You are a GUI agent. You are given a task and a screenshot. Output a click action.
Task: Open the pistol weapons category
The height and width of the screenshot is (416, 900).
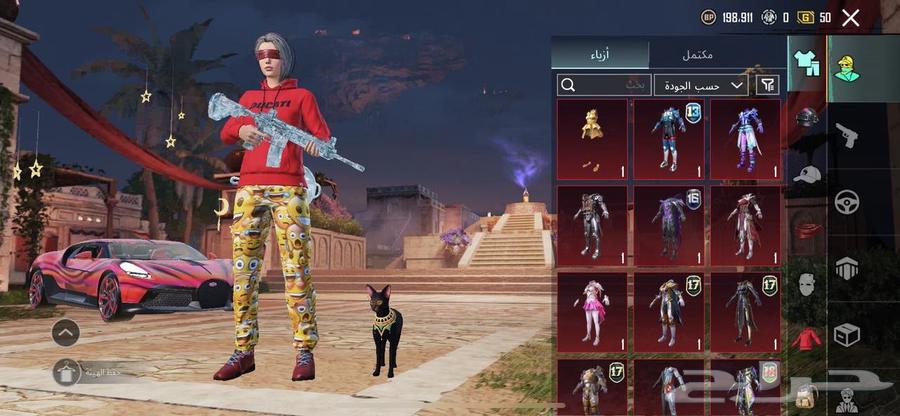coord(847,134)
